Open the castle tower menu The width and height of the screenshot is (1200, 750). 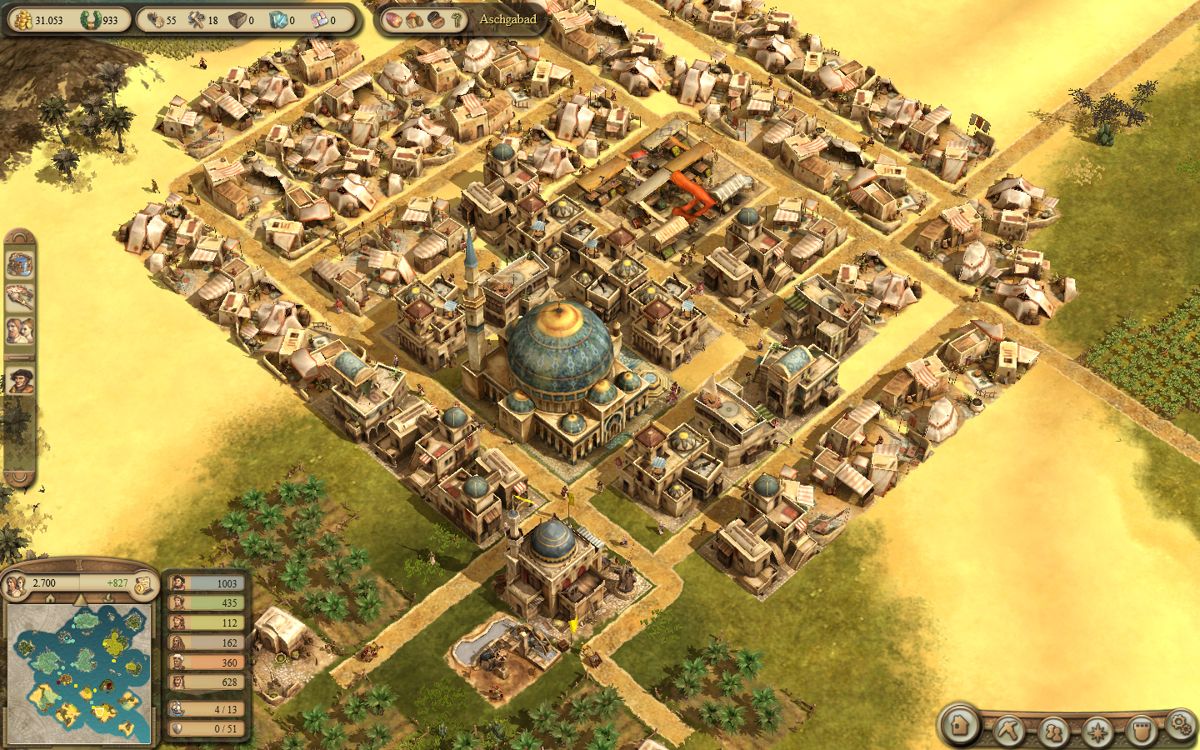tap(1139, 728)
